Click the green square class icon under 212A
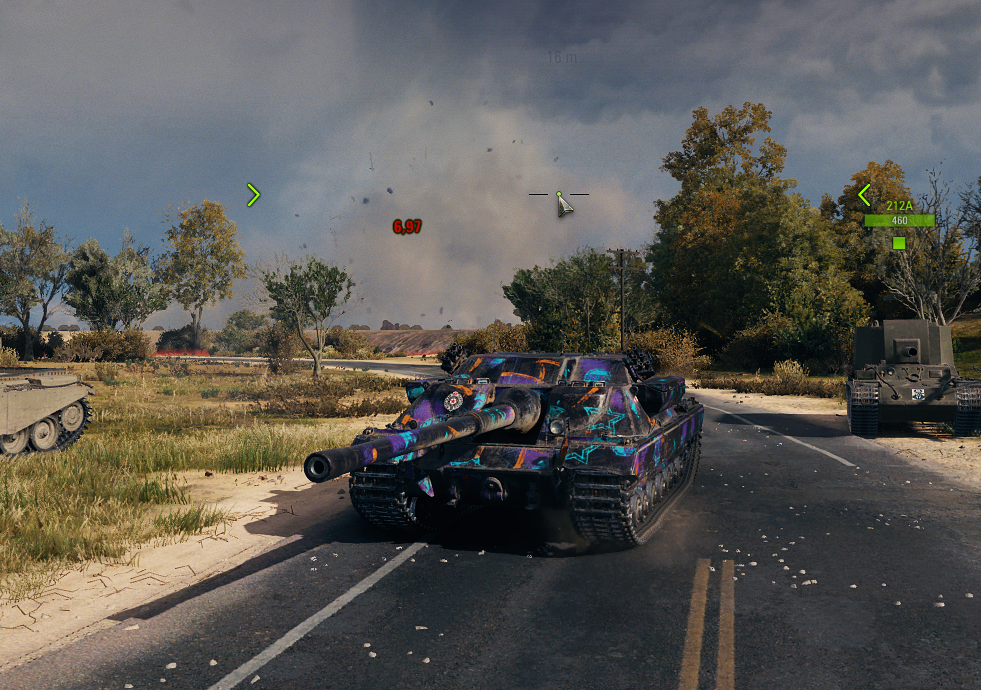This screenshot has width=981, height=690. tap(899, 243)
